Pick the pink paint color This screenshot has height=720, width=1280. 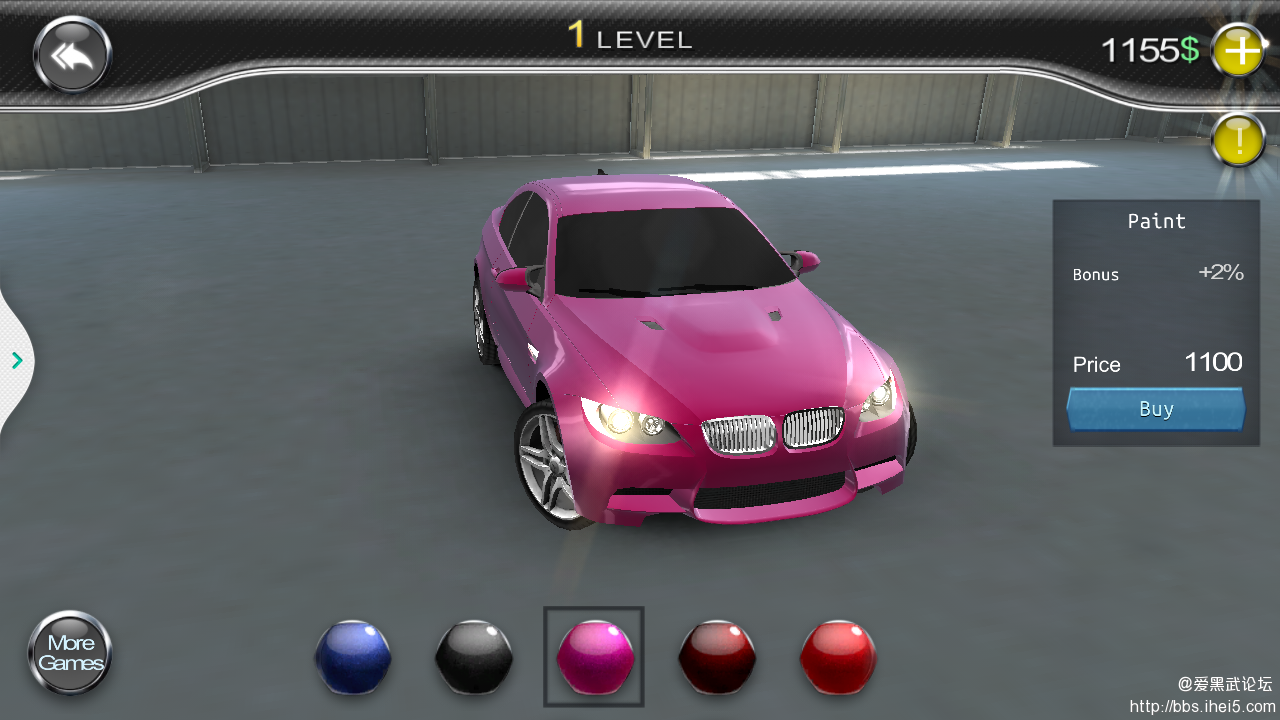point(595,657)
